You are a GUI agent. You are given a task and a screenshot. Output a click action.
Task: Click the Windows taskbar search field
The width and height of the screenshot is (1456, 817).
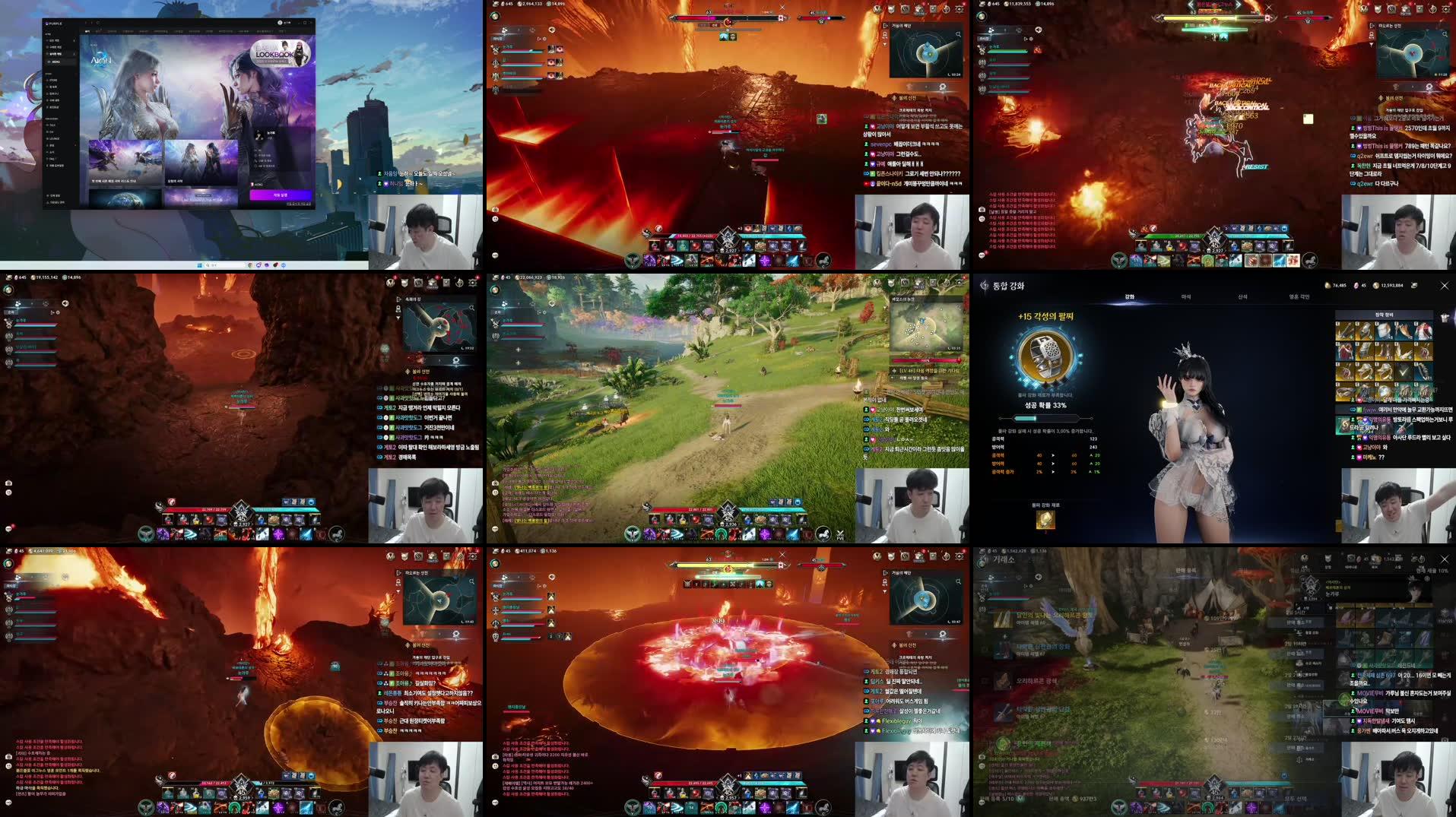tap(210, 265)
